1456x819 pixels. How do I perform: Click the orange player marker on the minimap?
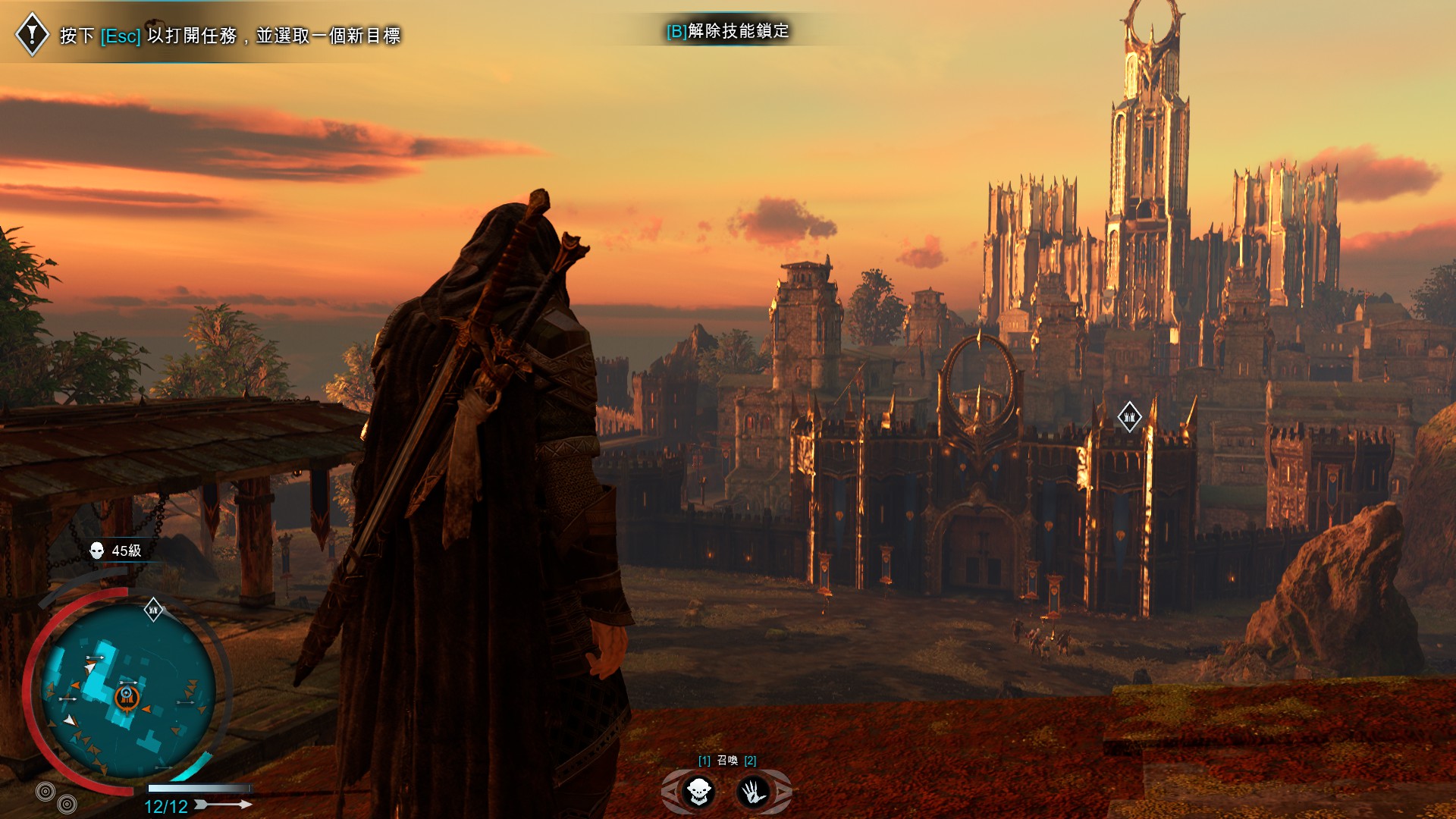(127, 697)
